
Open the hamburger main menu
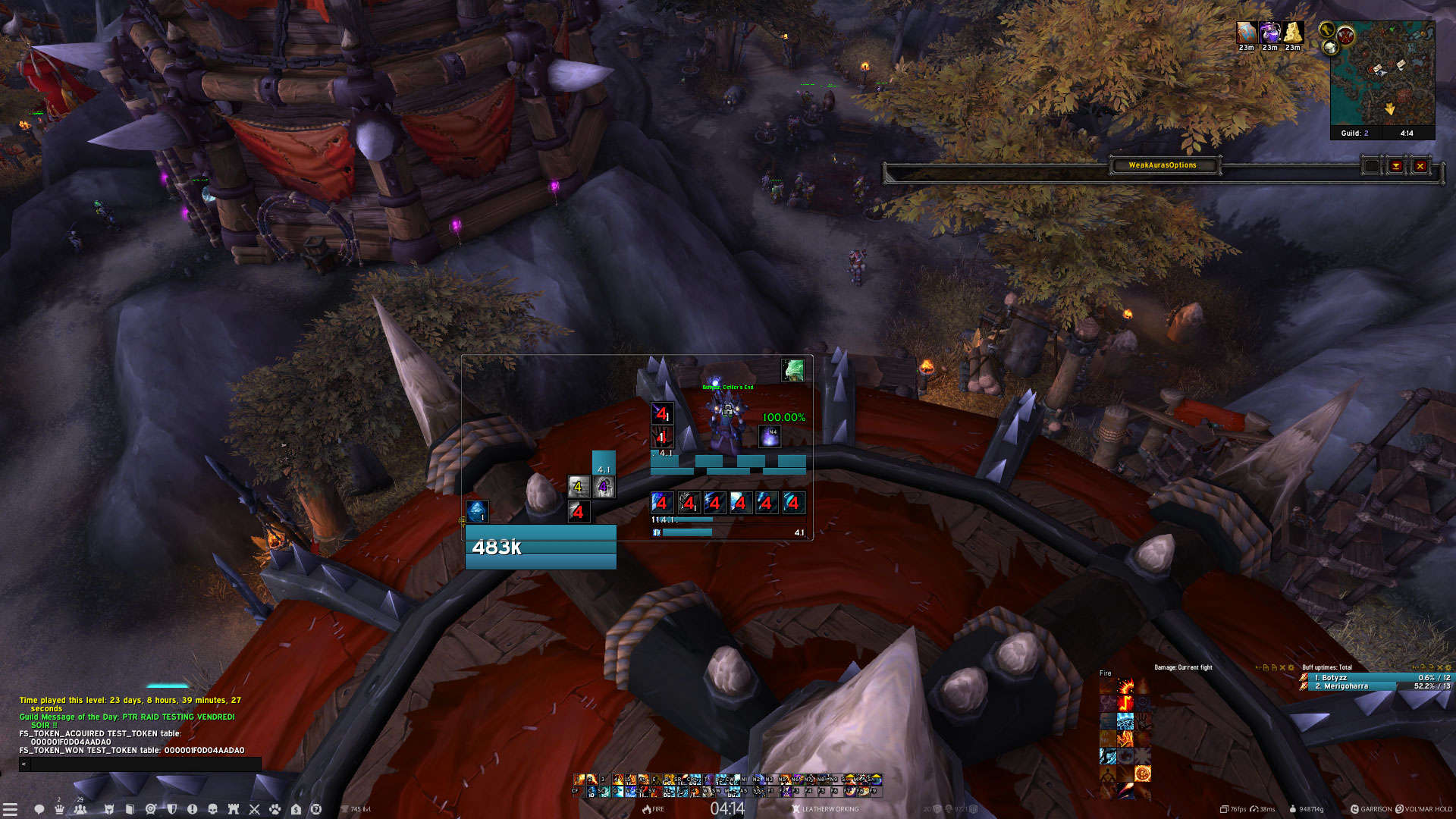click(10, 809)
